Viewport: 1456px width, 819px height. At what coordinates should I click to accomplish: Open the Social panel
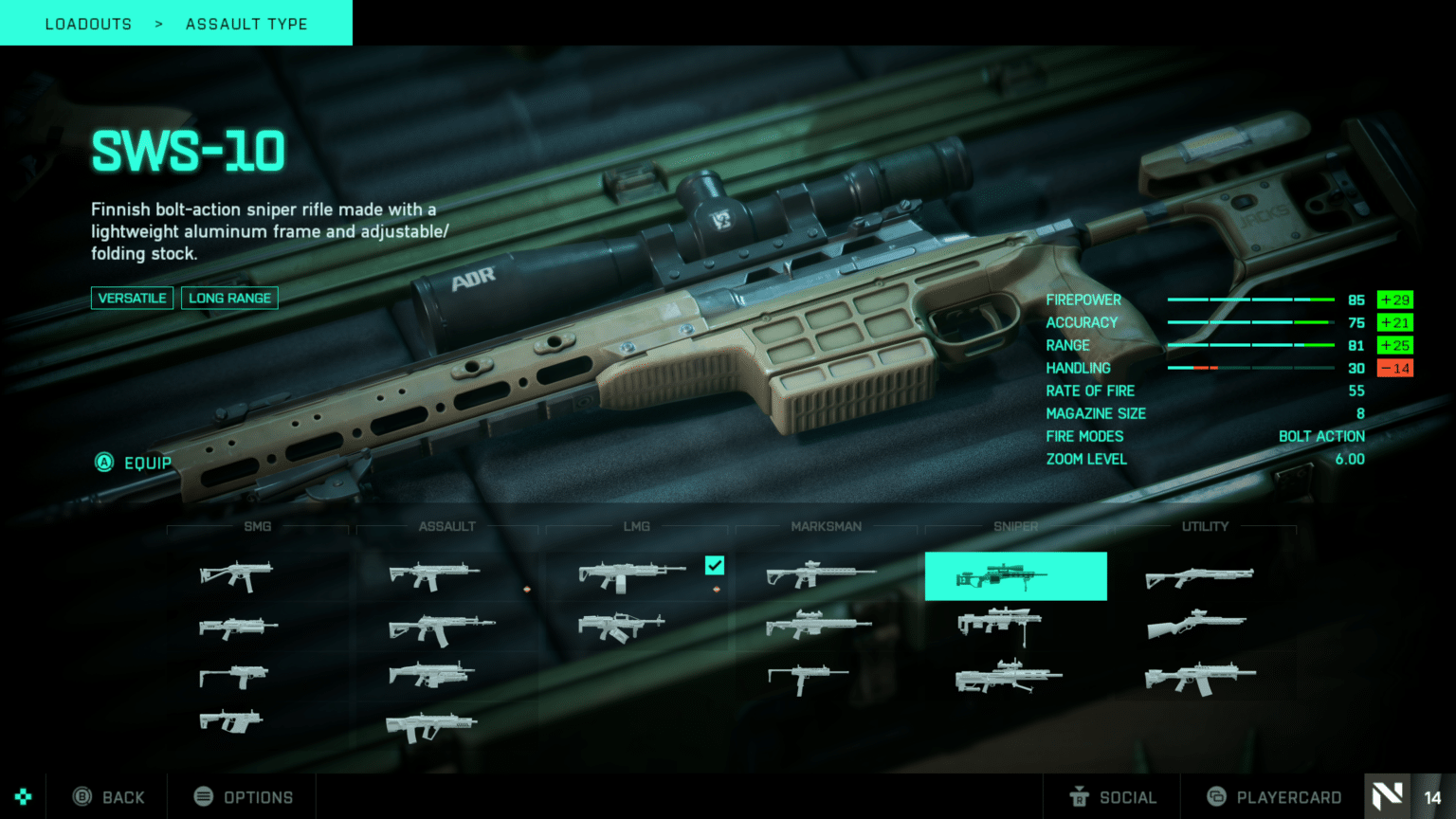(1113, 797)
